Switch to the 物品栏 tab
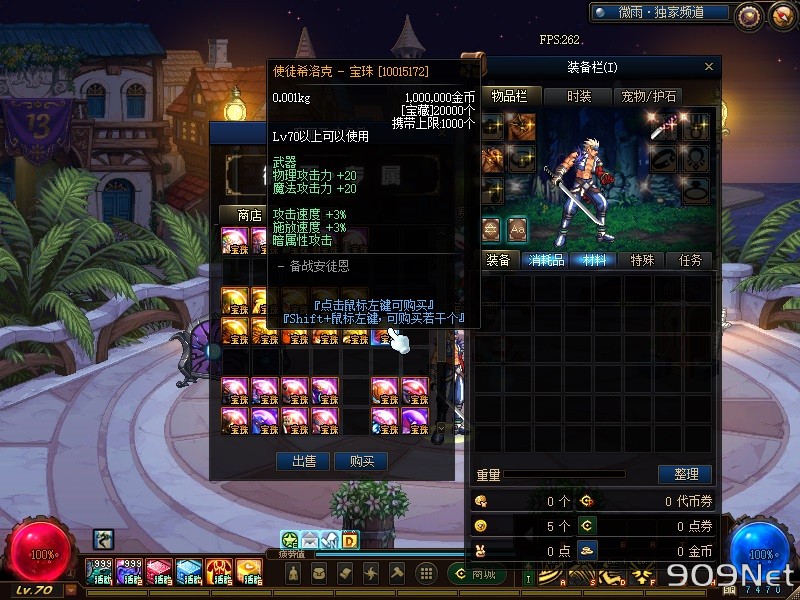 (x=508, y=96)
